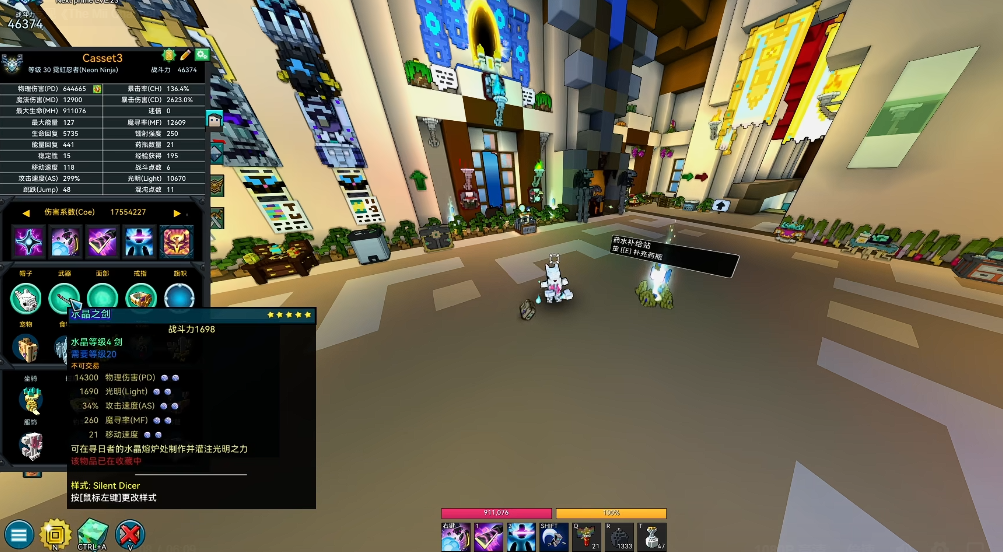The height and width of the screenshot is (552, 1003).
Task: Select the golden mask ability icon
Action: pos(177,241)
